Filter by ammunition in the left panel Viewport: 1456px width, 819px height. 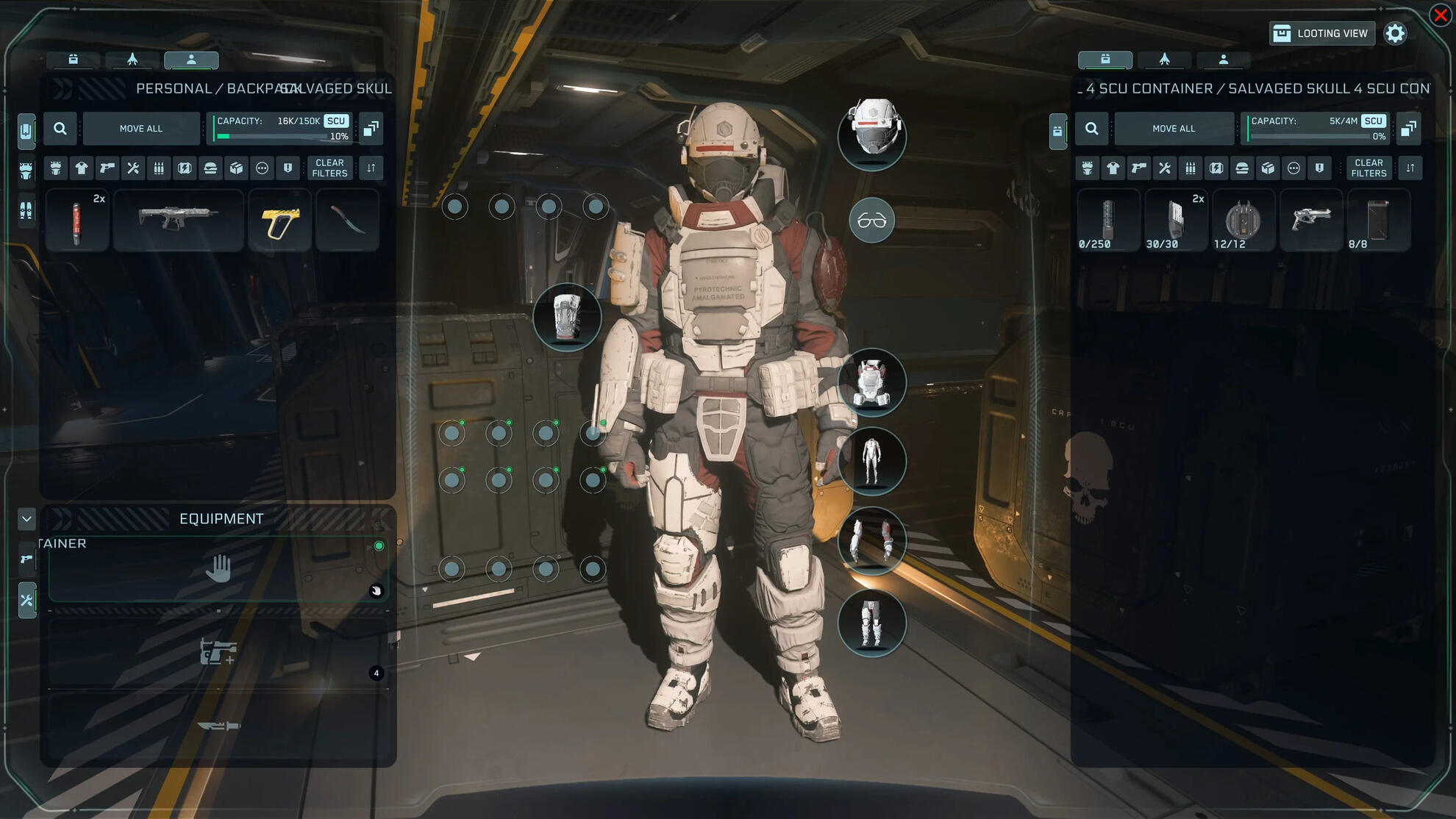[158, 168]
